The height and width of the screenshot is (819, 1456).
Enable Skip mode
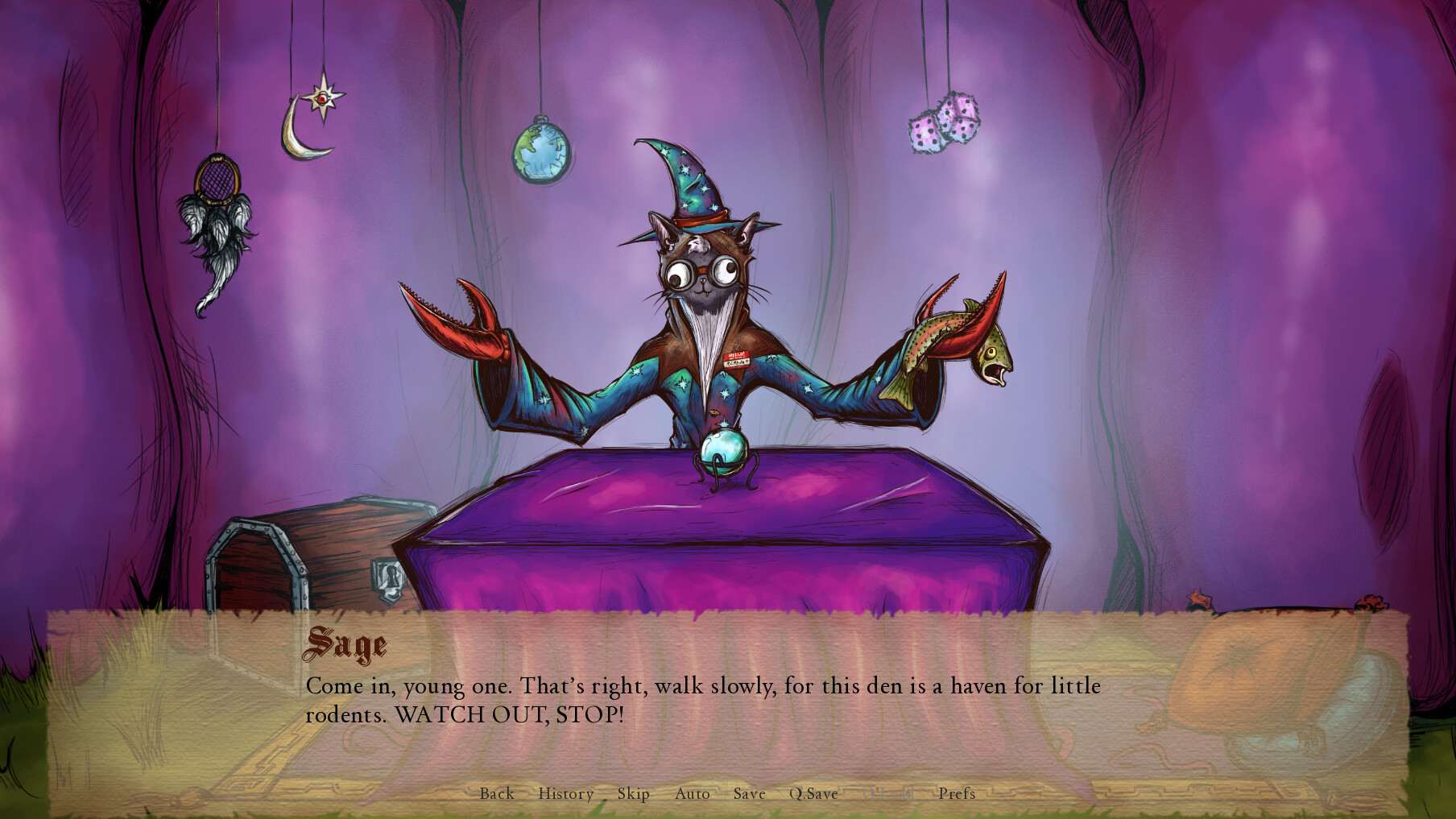(x=632, y=794)
